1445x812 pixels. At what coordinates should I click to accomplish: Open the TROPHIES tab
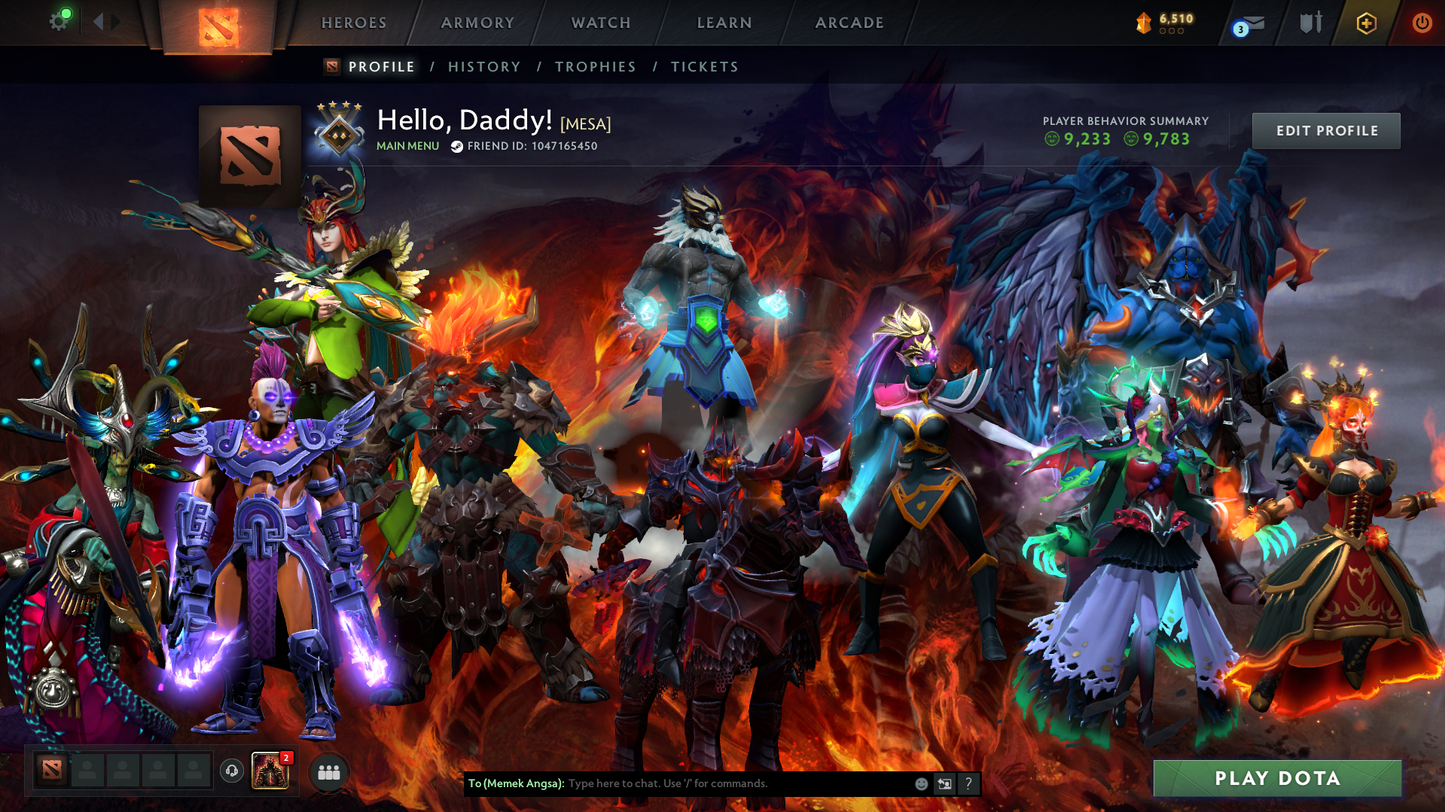click(x=596, y=66)
